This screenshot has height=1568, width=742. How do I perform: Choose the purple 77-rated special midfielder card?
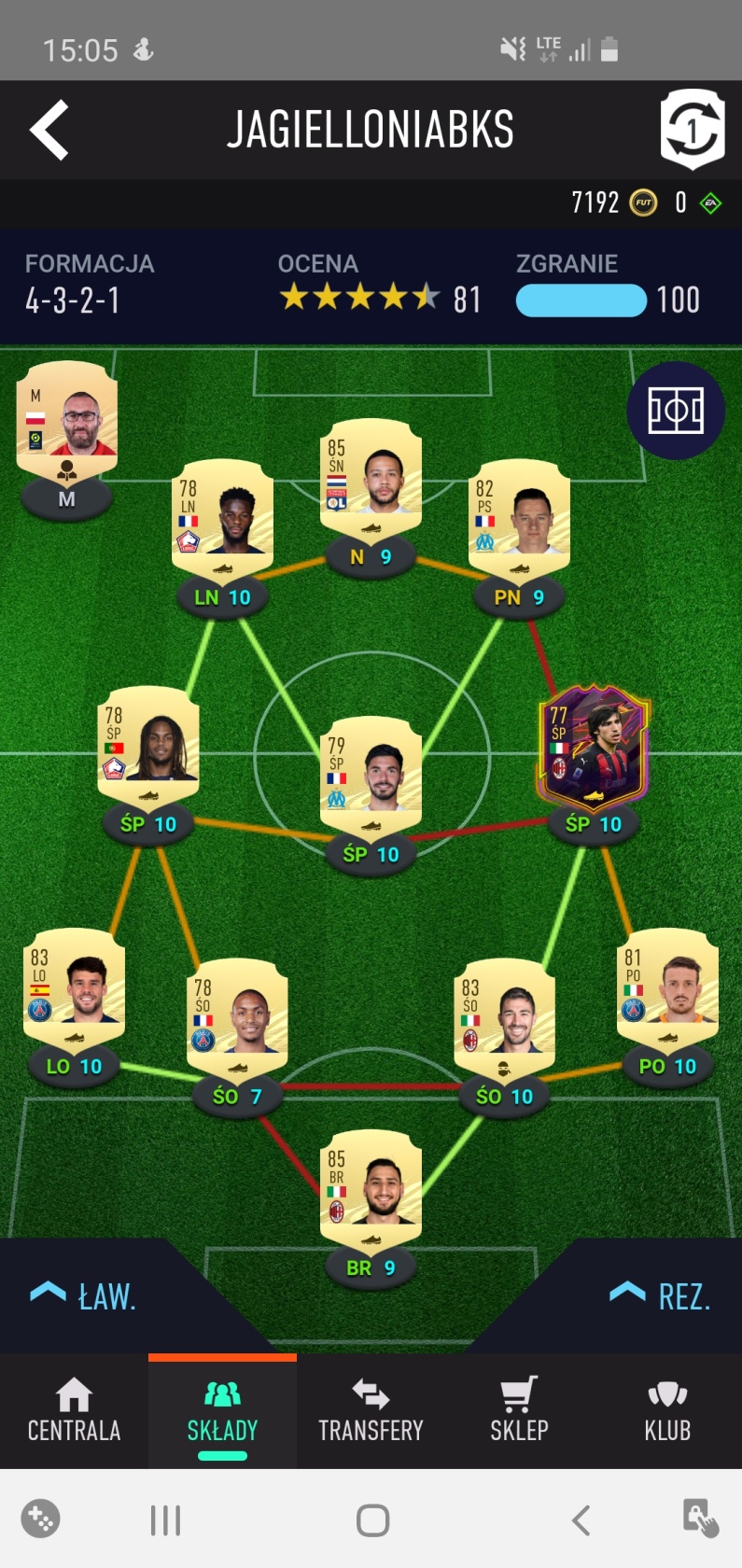click(594, 745)
